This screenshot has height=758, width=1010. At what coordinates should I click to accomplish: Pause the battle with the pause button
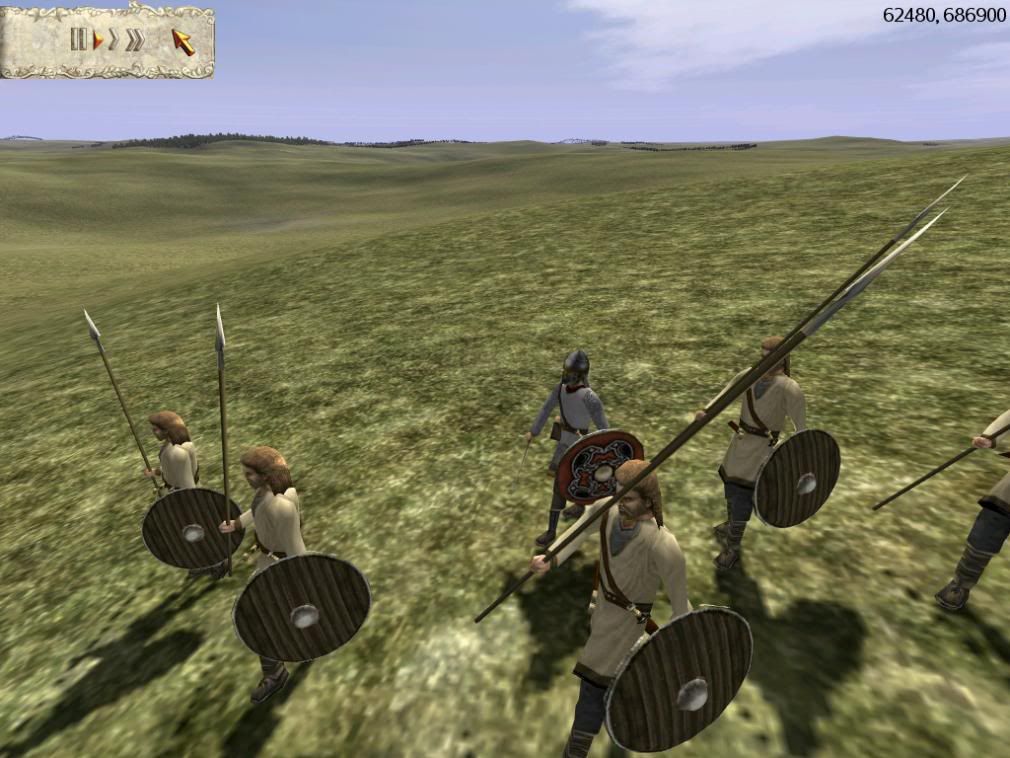pyautogui.click(x=78, y=40)
